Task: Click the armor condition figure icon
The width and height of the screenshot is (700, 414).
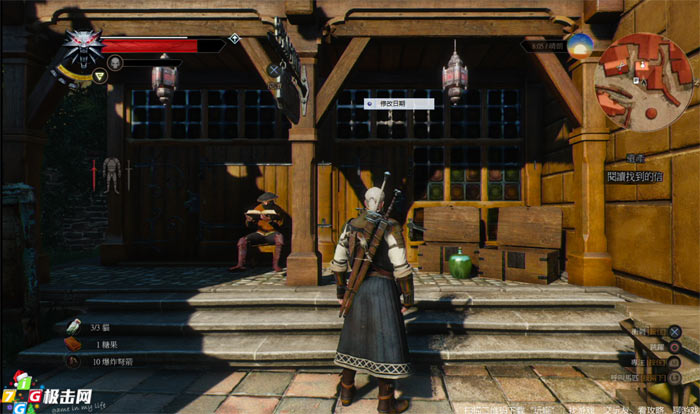Action: [111, 174]
